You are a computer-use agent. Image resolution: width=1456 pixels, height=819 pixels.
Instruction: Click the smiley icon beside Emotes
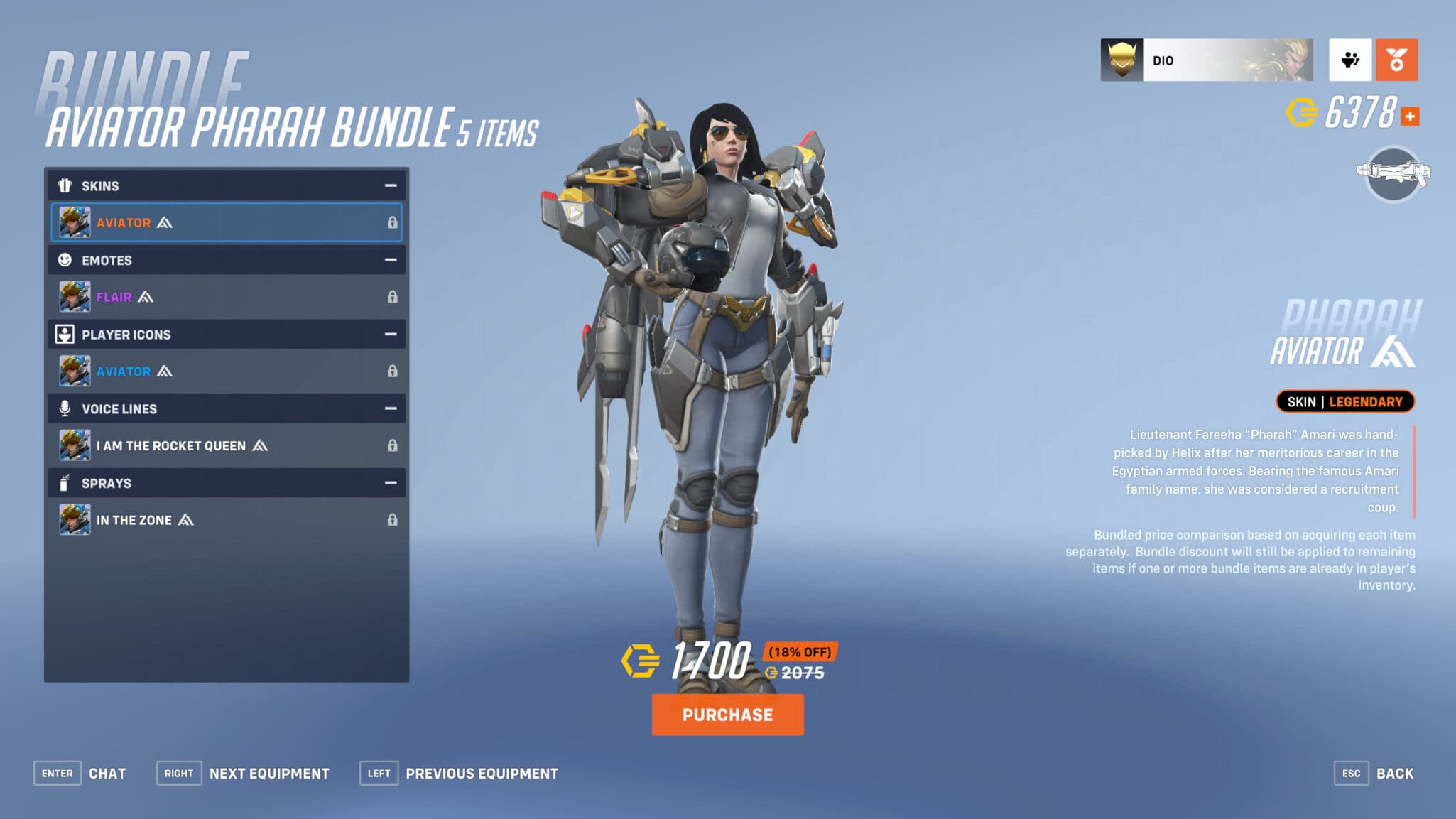tap(65, 260)
